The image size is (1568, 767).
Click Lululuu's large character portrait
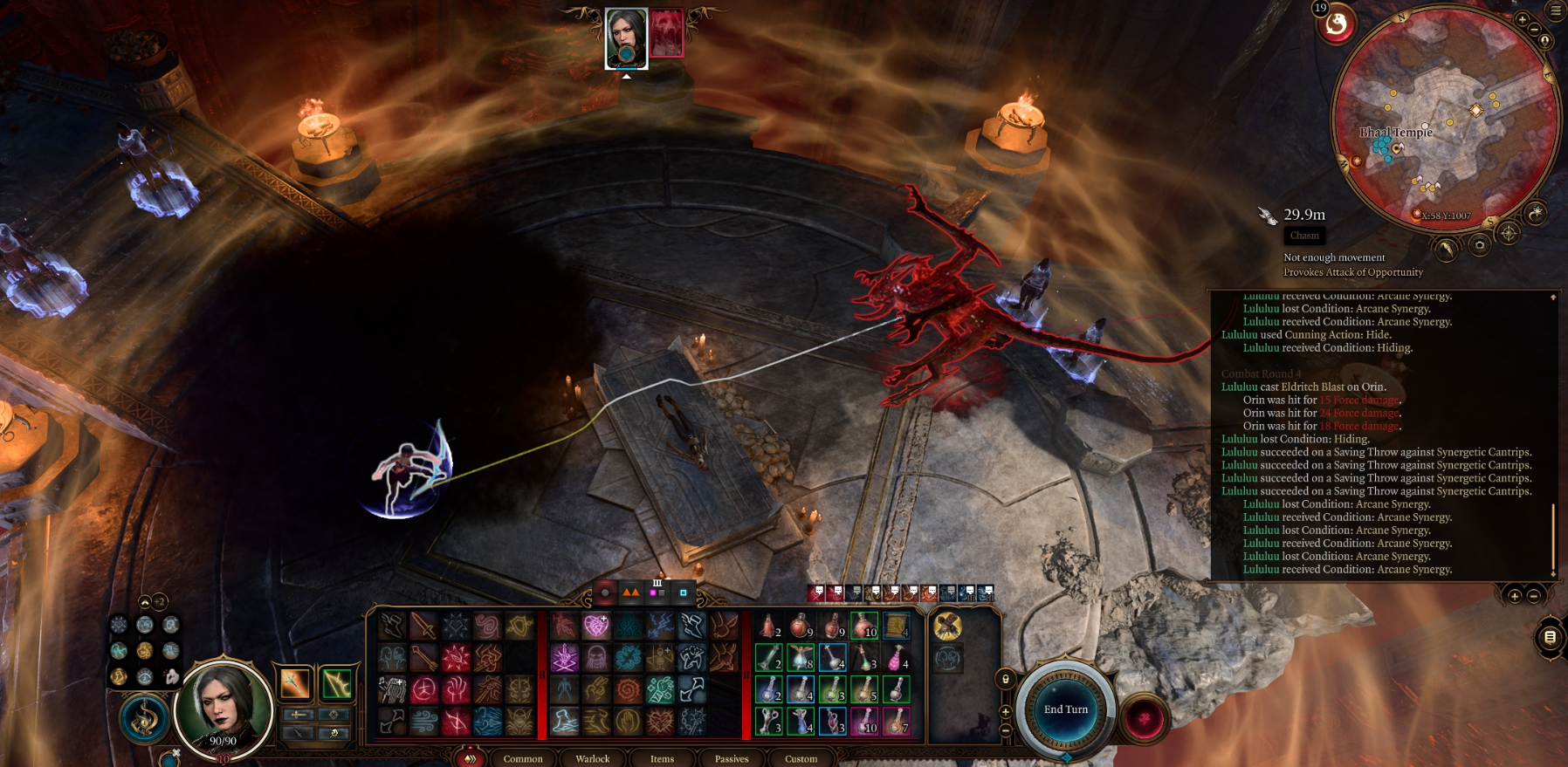click(x=224, y=706)
